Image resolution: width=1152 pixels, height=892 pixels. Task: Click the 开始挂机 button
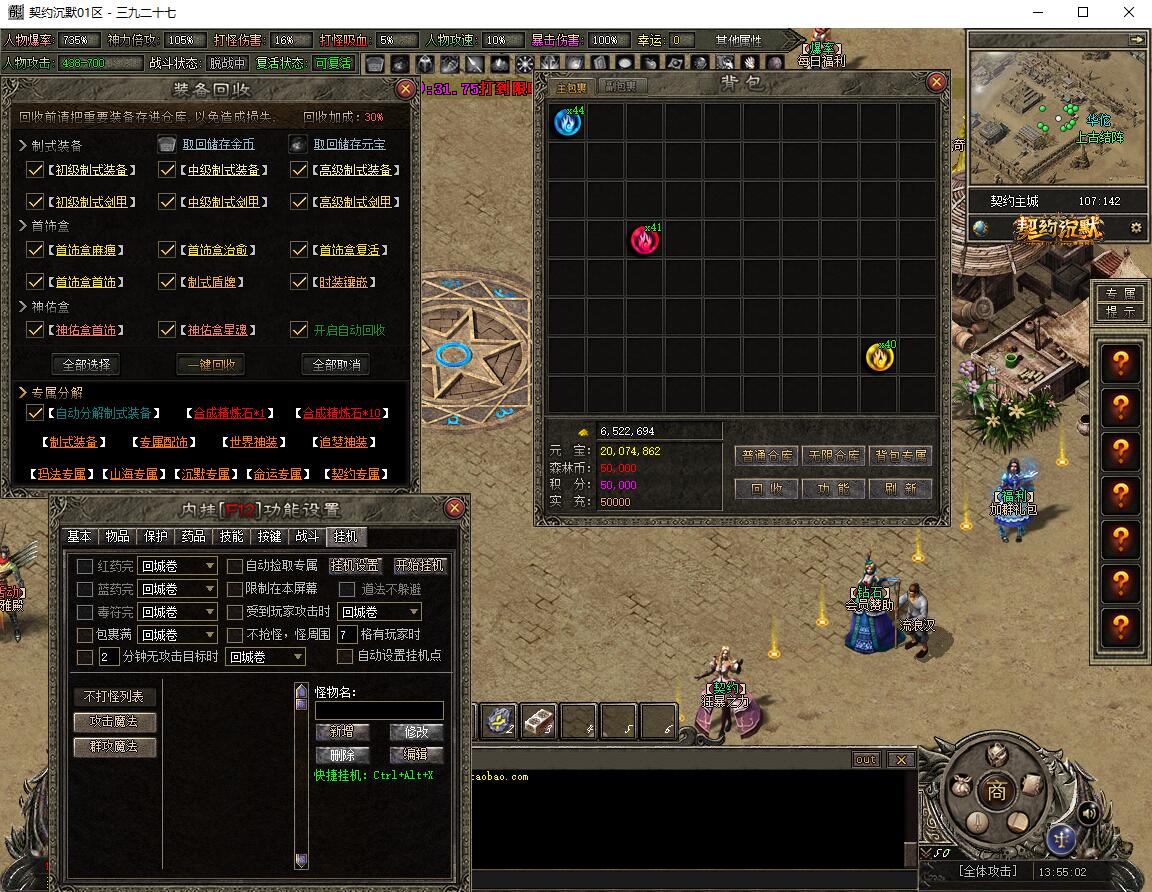[420, 566]
